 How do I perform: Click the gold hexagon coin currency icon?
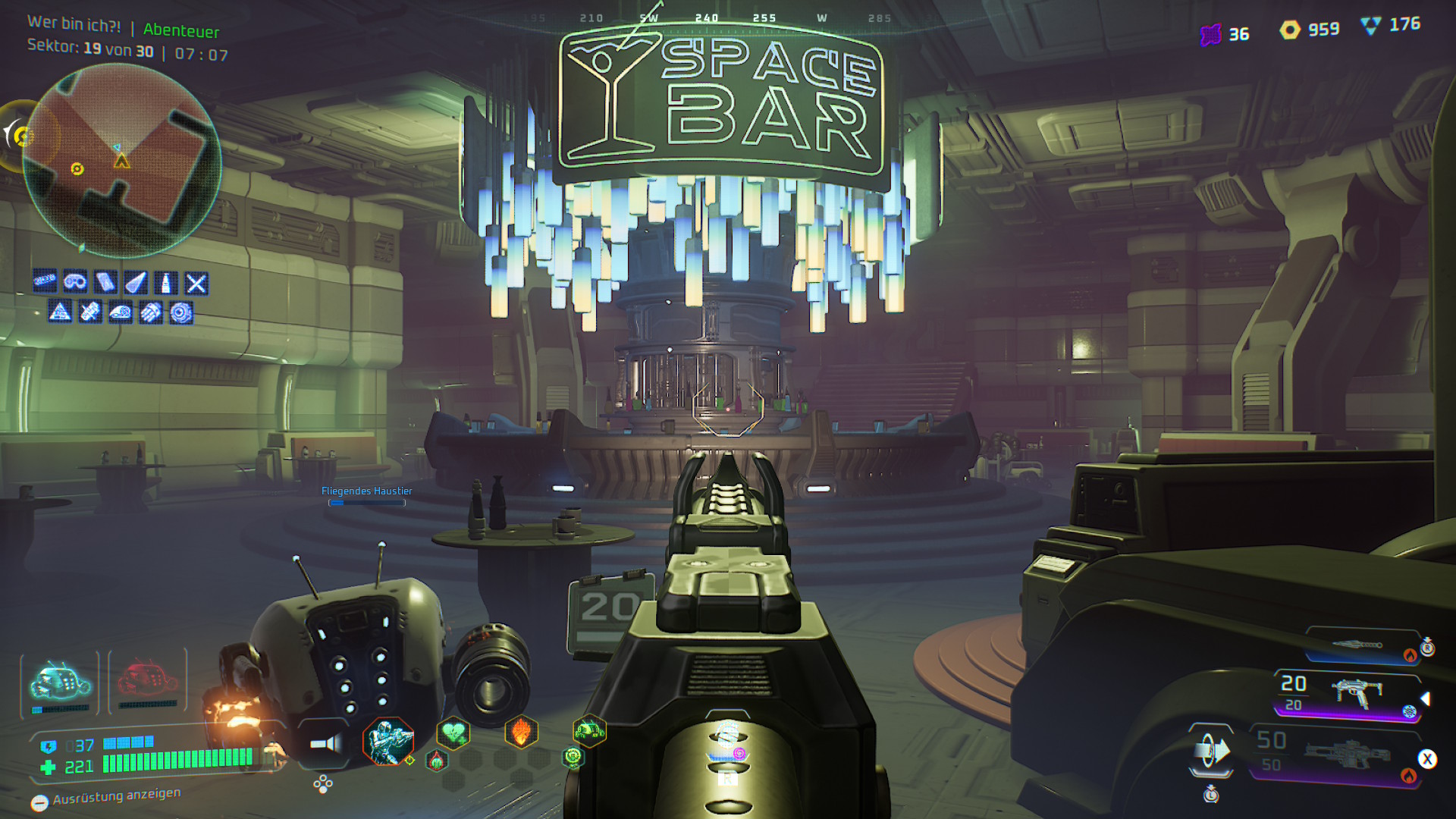click(x=1290, y=30)
